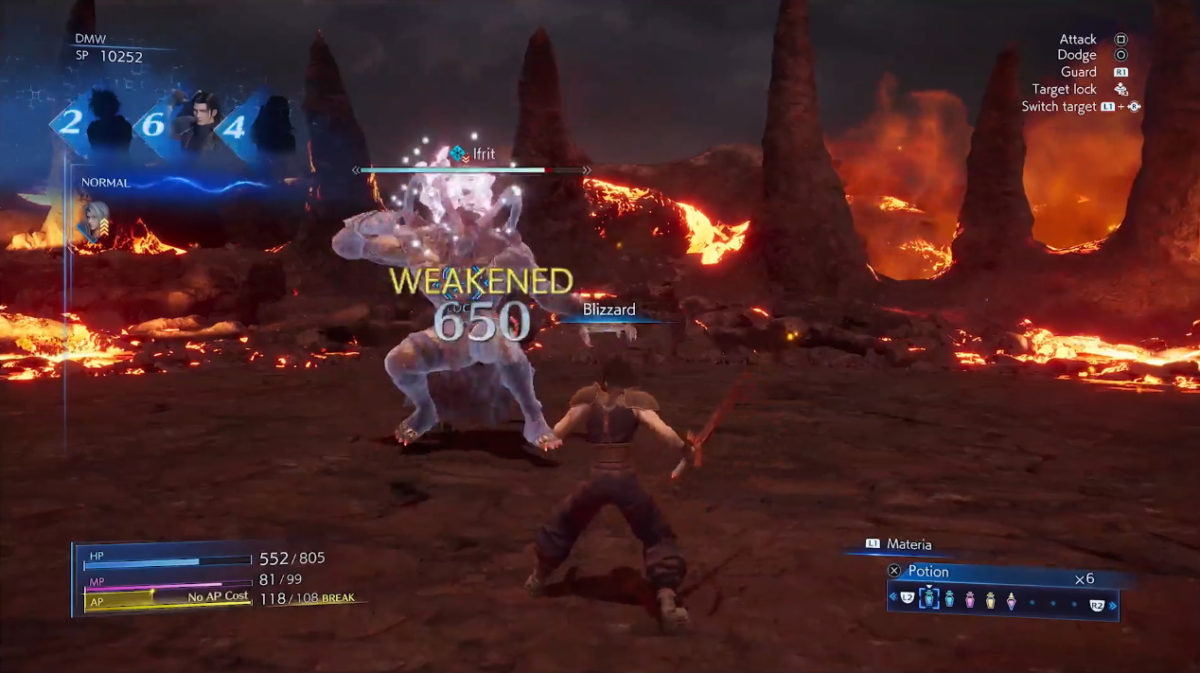Screen dimensions: 1200x673
Task: Select the yellow bottle item
Action: tap(990, 599)
